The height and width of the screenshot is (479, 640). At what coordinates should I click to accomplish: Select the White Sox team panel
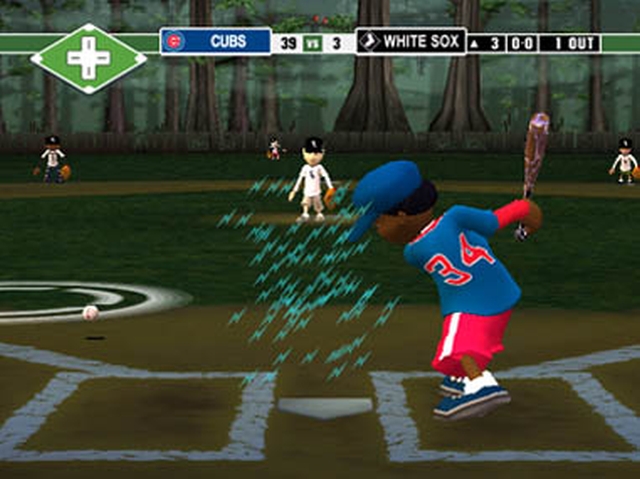tap(411, 42)
